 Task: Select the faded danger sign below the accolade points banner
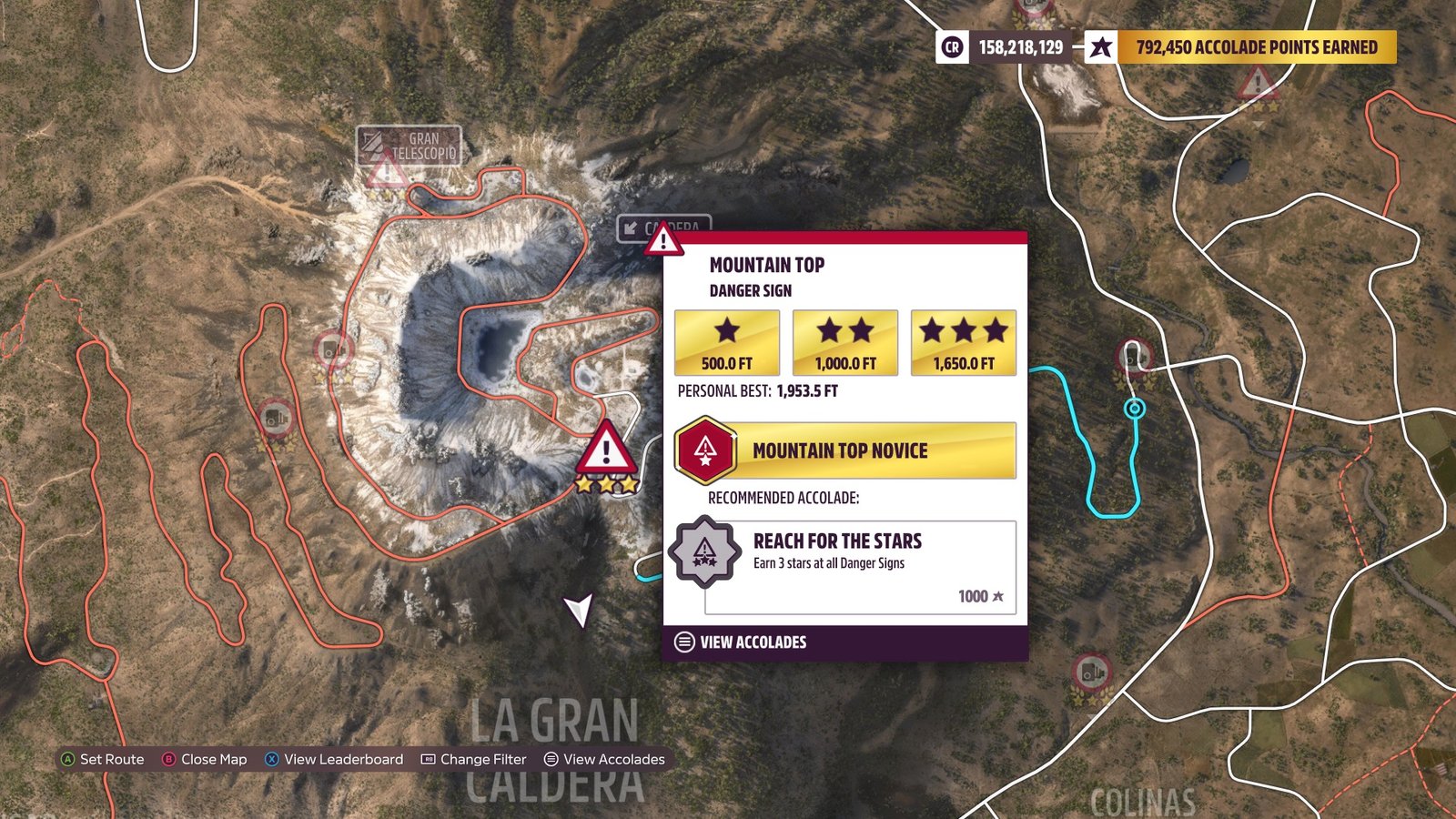coord(1258,86)
